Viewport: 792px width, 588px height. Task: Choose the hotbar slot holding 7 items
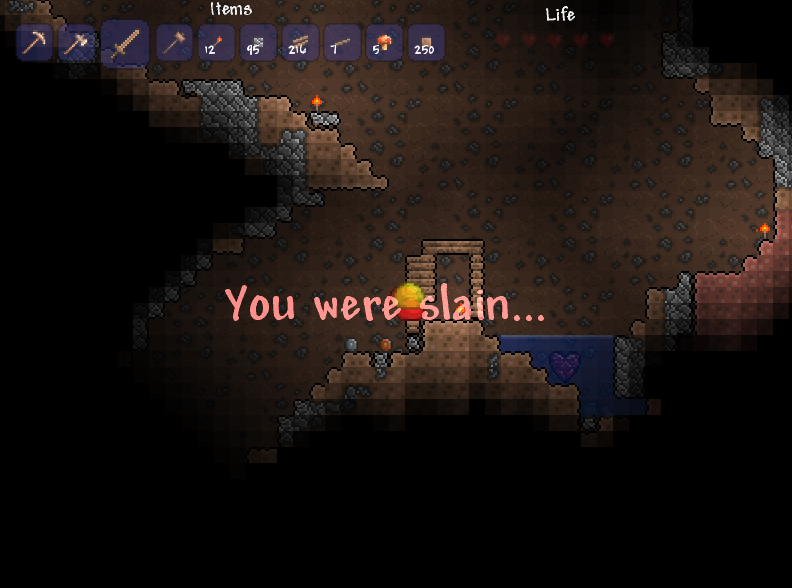pos(342,43)
